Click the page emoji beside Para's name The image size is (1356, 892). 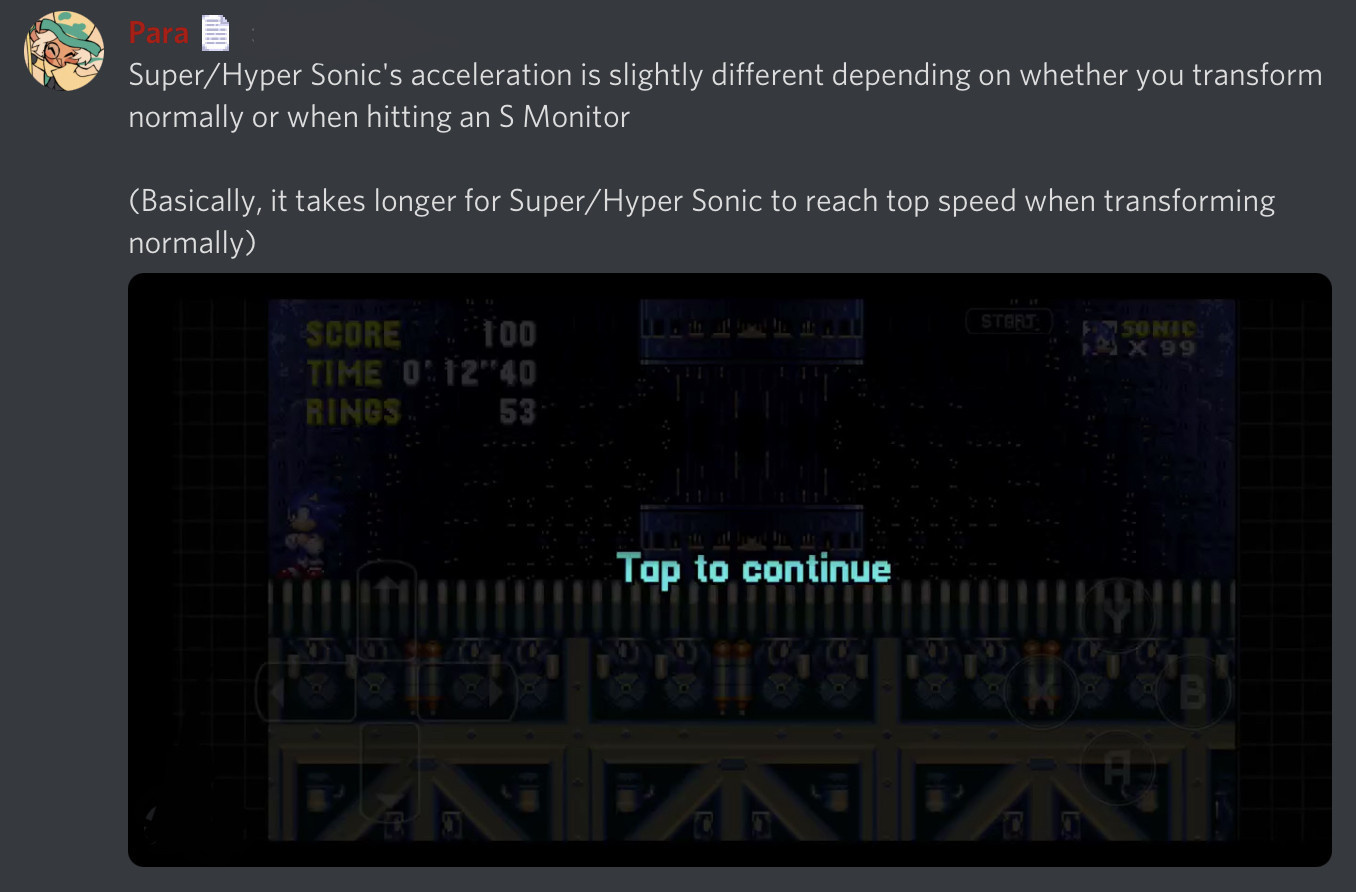pos(215,32)
